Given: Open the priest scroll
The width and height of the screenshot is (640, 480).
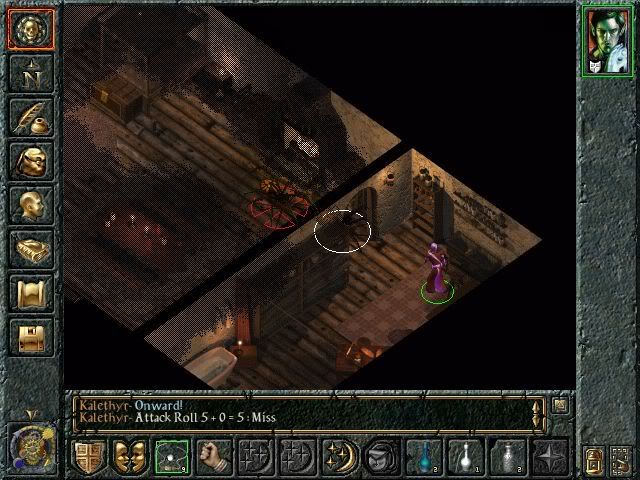Looking at the screenshot, I should tap(30, 292).
